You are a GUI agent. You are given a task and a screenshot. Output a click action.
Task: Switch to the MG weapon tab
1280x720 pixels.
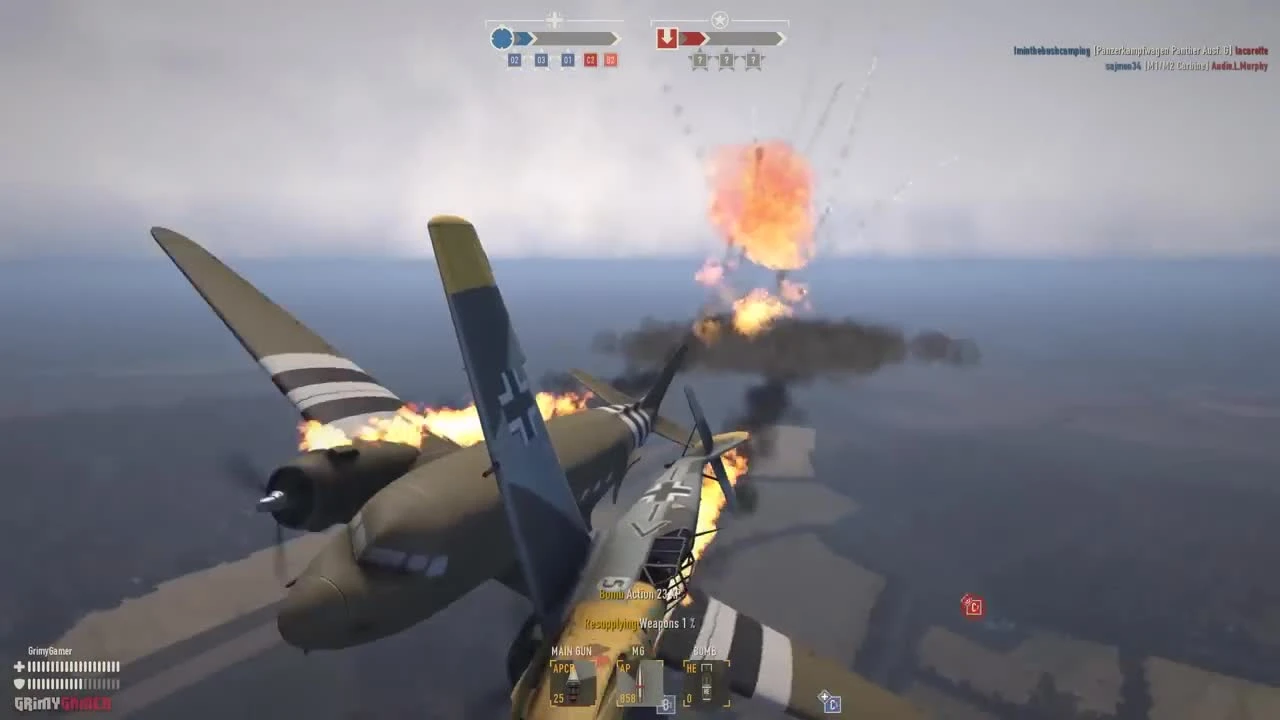pos(638,651)
